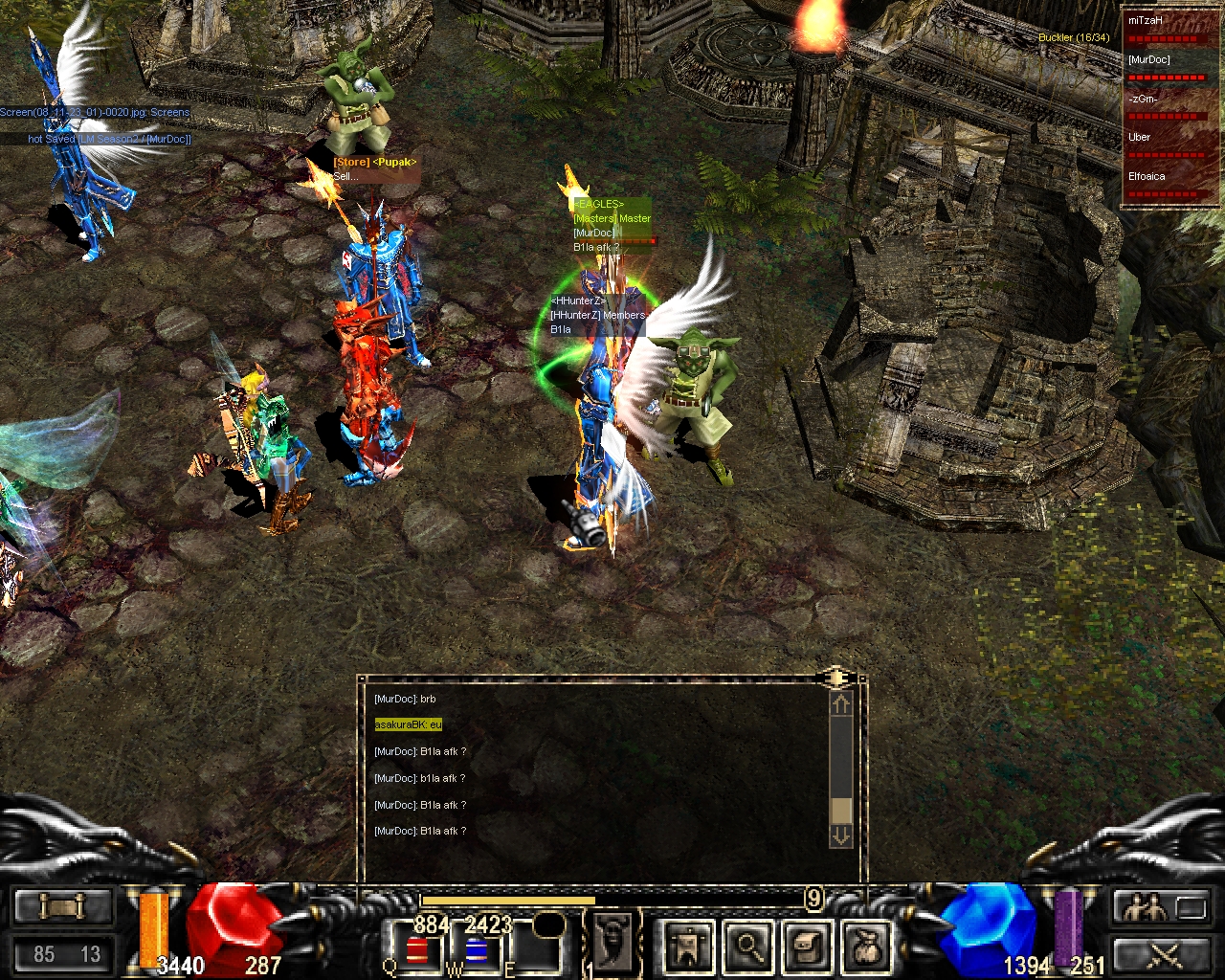Image resolution: width=1225 pixels, height=980 pixels.
Task: Select party member [MurDoc]
Action: 1163,66
